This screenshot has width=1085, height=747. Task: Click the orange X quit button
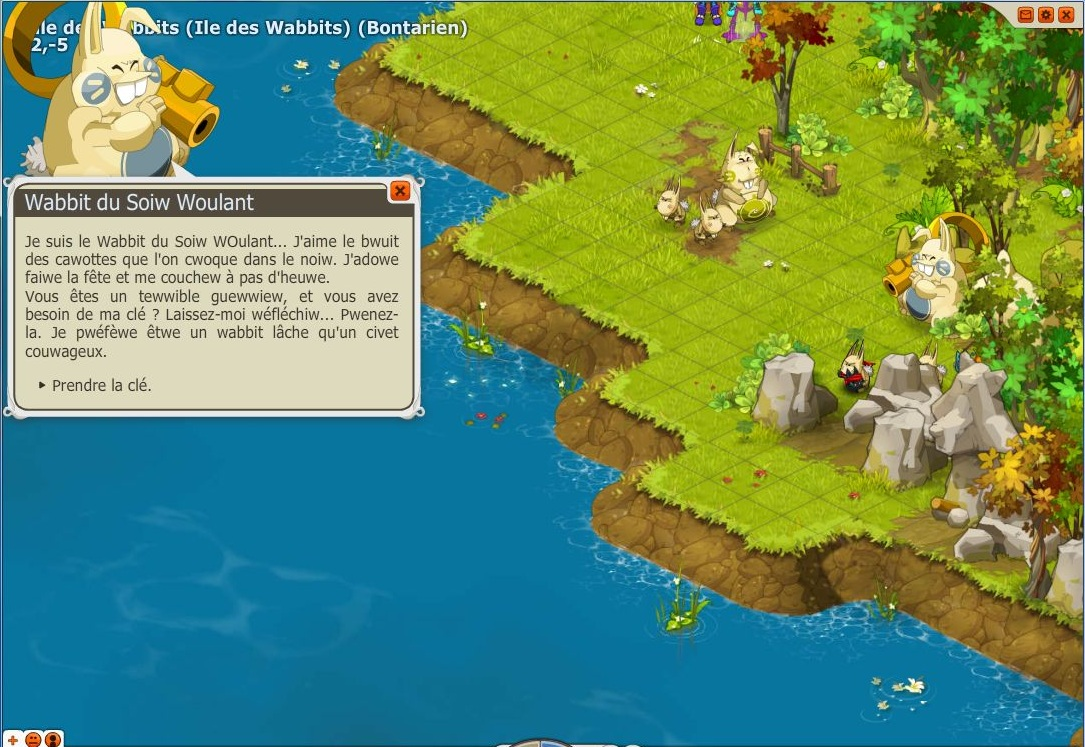click(1064, 14)
